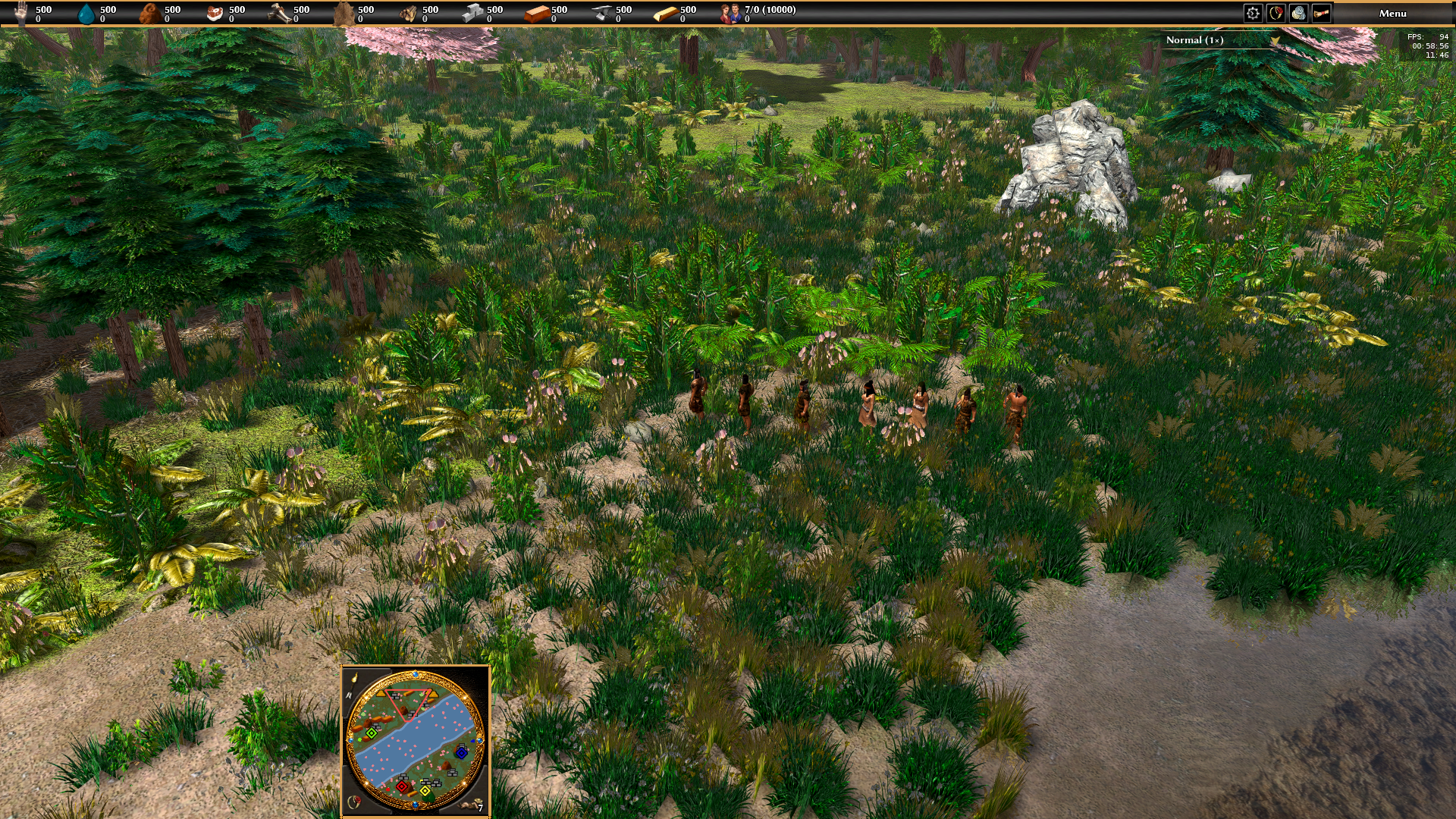Open the rolled scroll objectives icon

pyautogui.click(x=1321, y=13)
